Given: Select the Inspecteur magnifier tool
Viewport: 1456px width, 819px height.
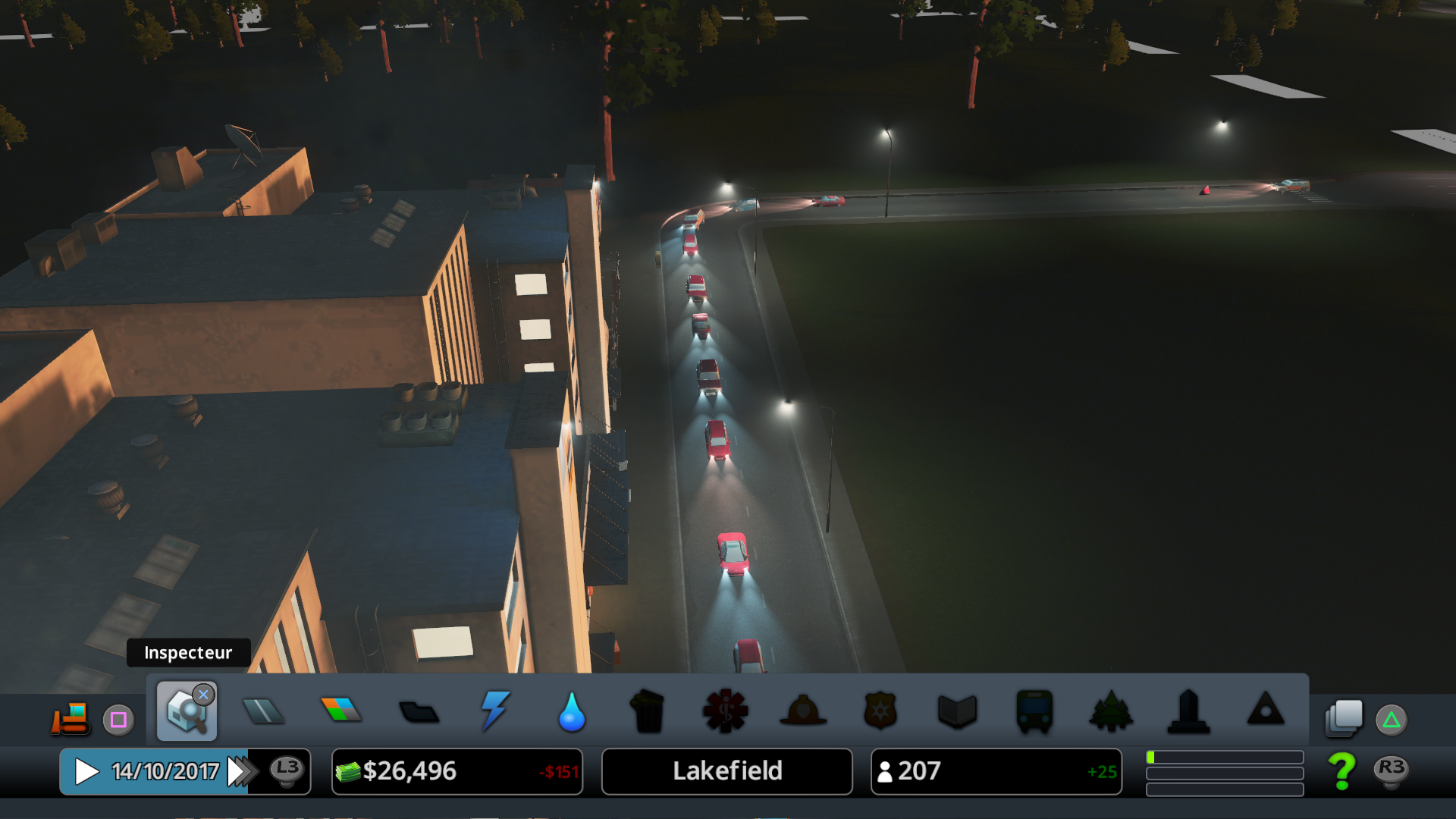Looking at the screenshot, I should coord(187,711).
